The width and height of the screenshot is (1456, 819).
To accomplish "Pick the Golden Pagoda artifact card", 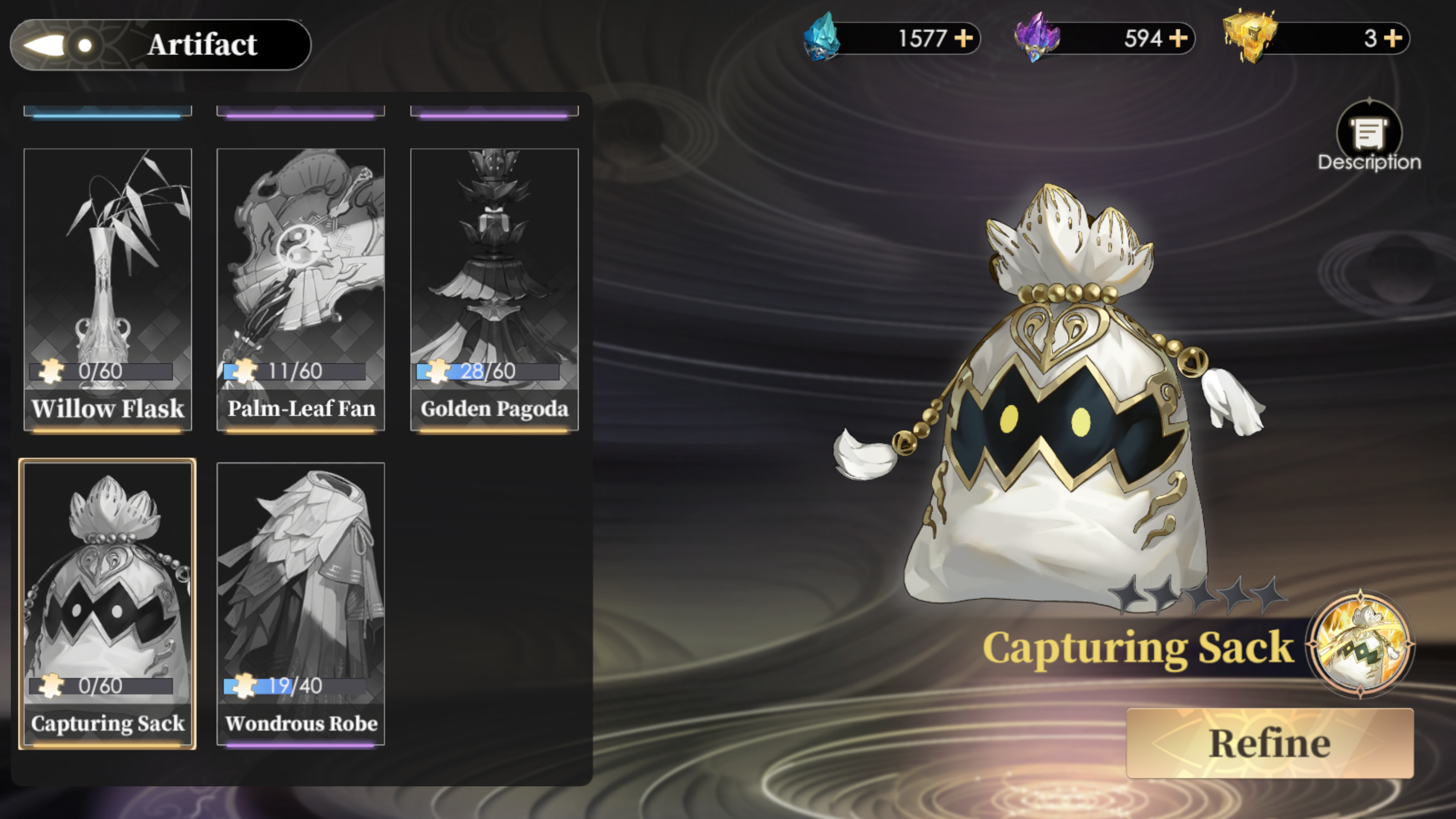I will 494,289.
